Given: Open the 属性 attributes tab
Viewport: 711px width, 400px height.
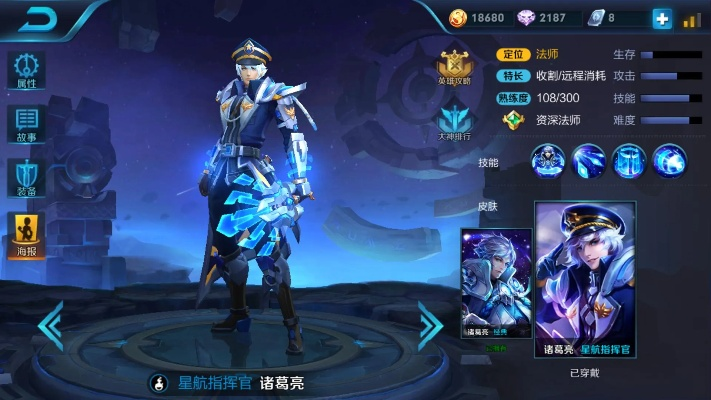Looking at the screenshot, I should [26, 70].
